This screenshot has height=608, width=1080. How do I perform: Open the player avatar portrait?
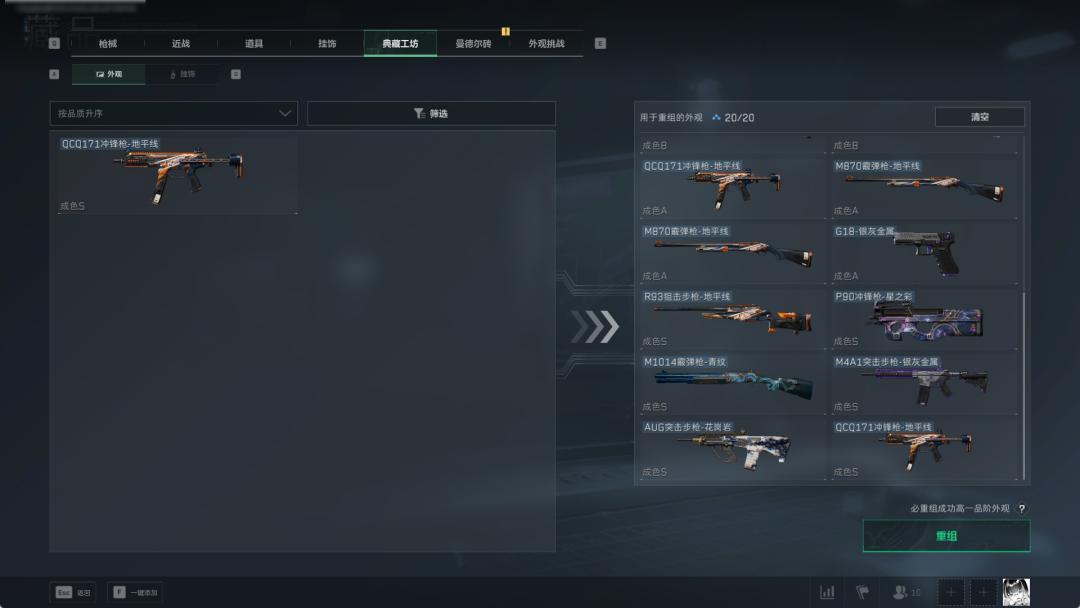pos(1016,592)
